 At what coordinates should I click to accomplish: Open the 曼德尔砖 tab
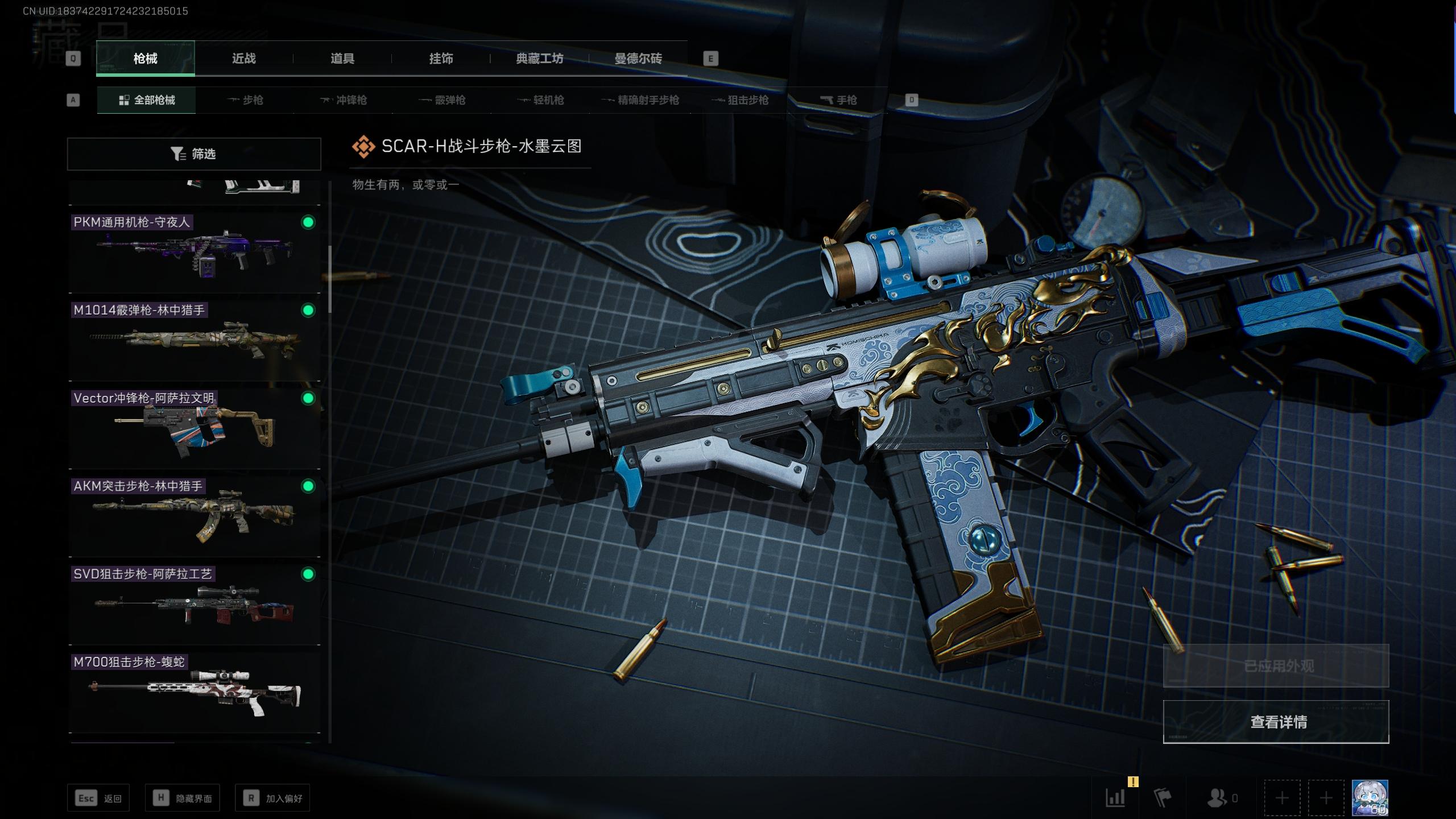[x=638, y=59]
